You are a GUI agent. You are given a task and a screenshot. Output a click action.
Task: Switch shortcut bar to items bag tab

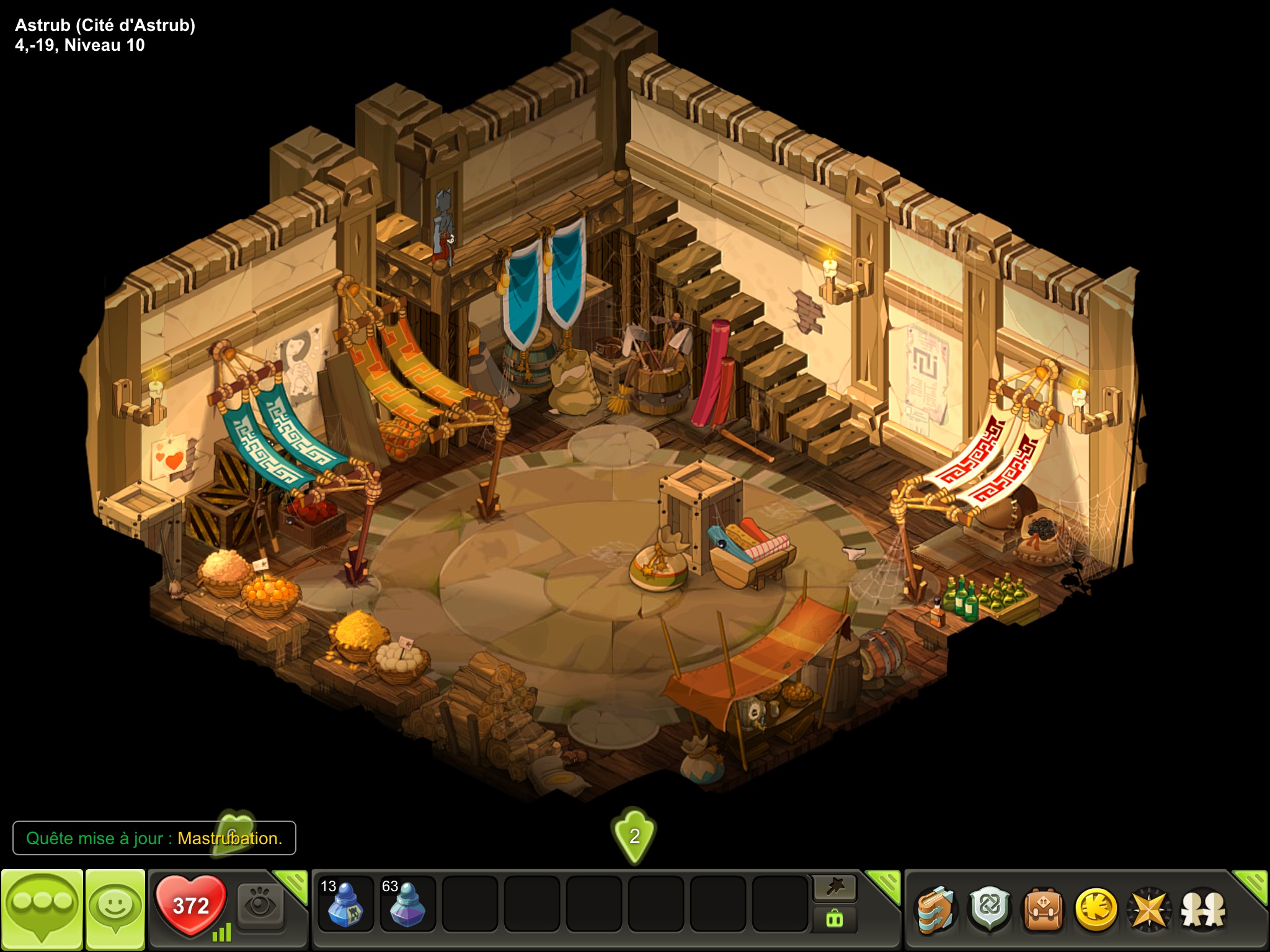point(835,919)
